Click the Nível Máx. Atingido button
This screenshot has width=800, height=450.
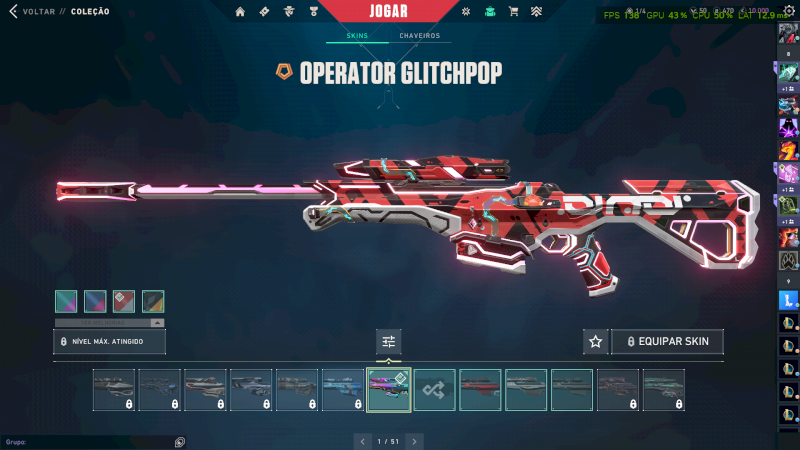109,342
